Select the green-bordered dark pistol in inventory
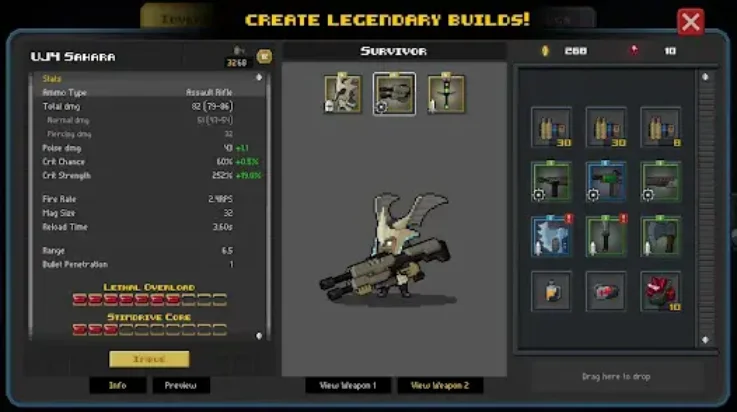The image size is (737, 412). pyautogui.click(x=551, y=182)
